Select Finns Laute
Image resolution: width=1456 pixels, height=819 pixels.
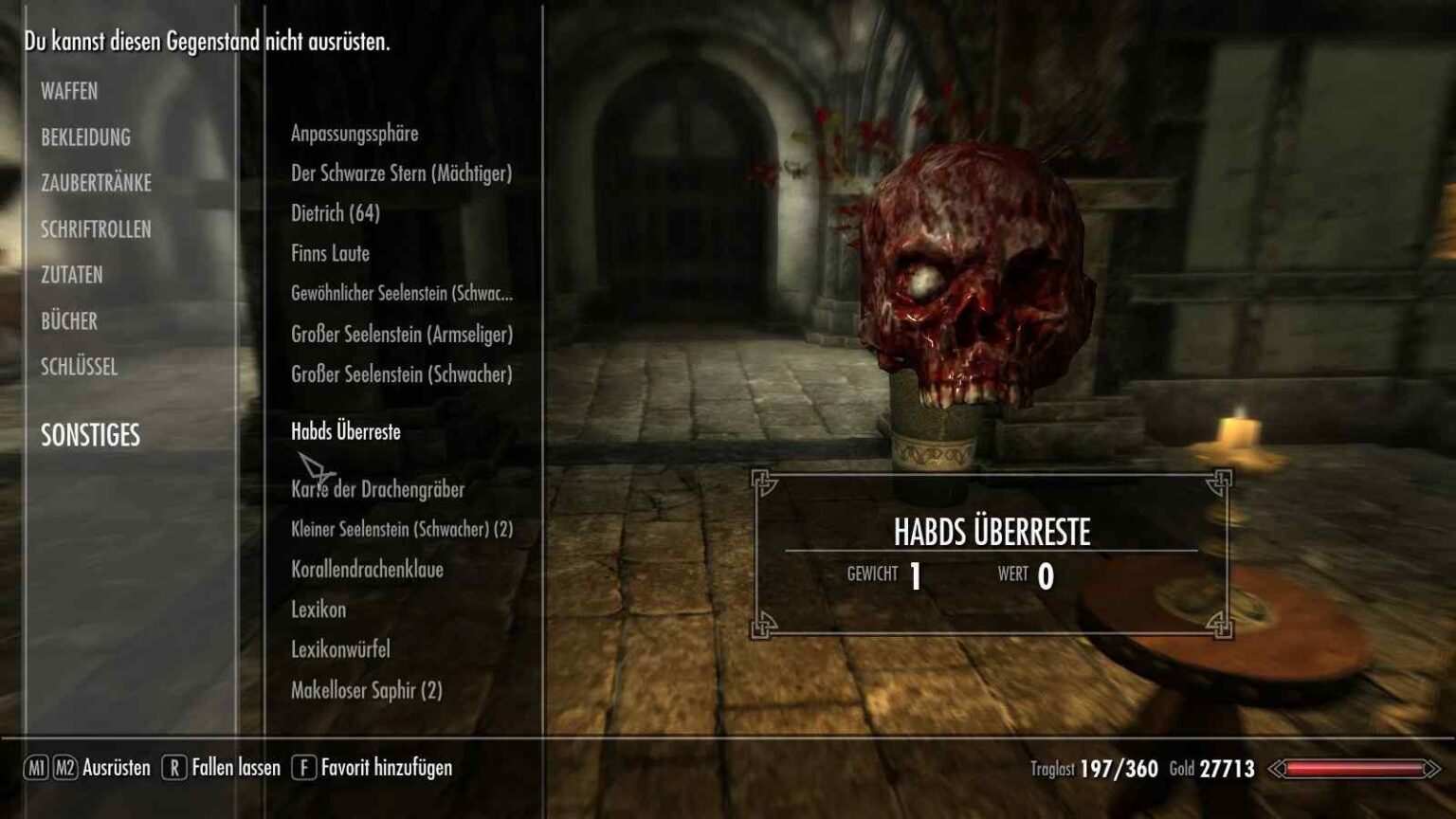pos(331,254)
